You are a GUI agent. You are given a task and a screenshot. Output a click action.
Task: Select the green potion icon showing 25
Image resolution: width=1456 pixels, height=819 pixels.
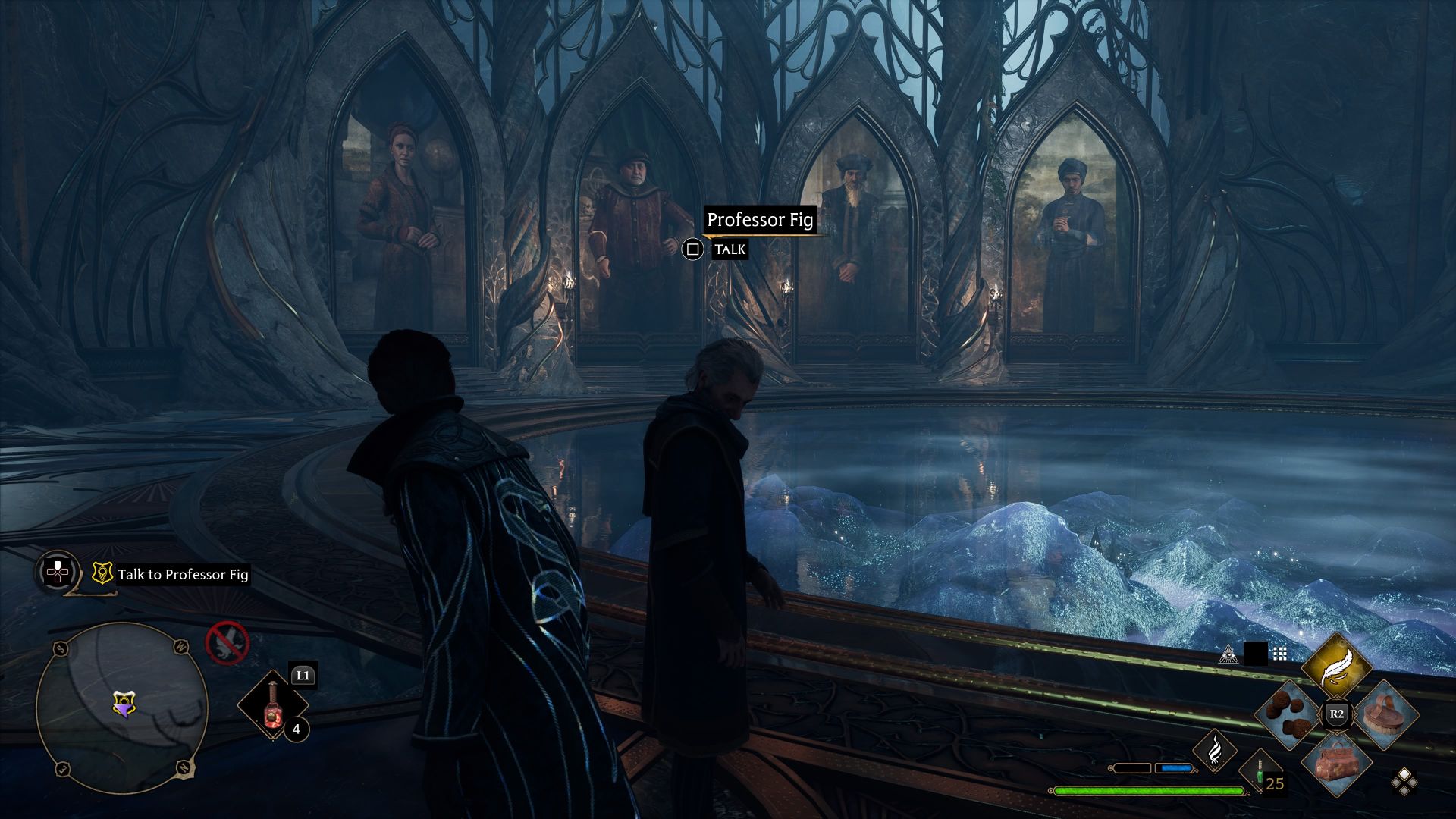point(1260,773)
